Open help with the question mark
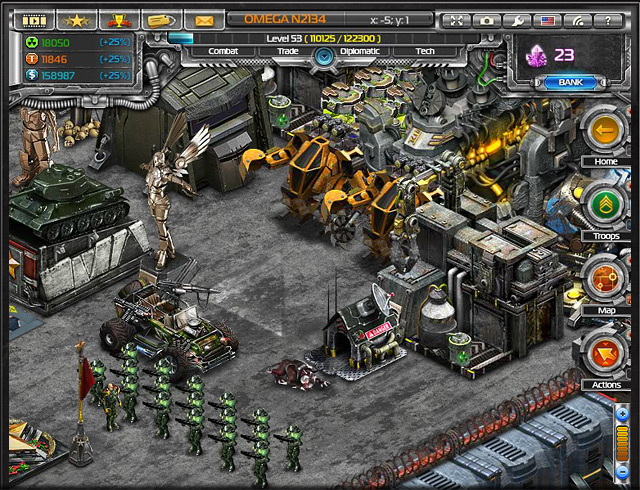 click(x=607, y=20)
